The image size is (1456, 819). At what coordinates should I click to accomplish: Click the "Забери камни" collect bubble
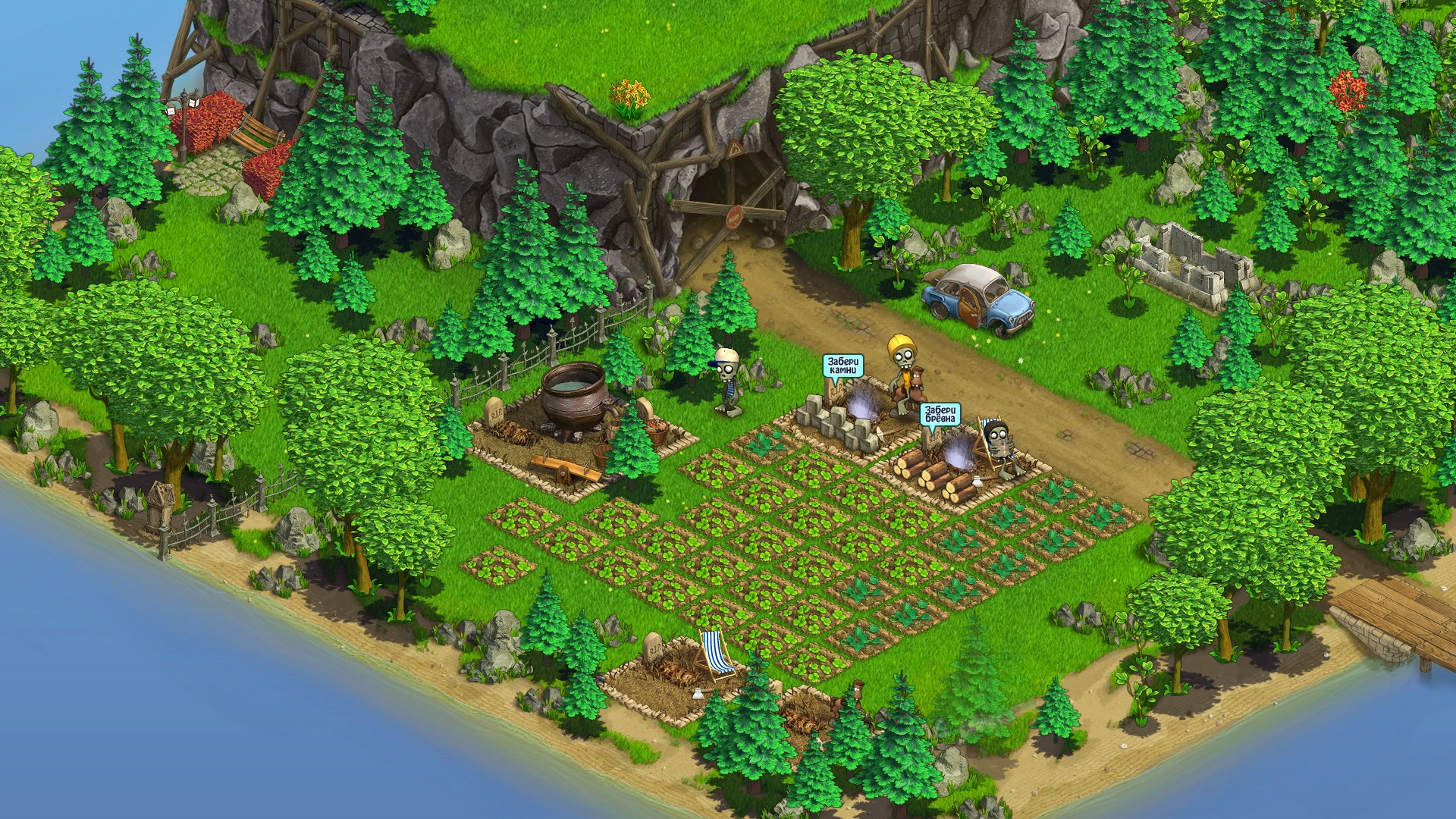tap(843, 367)
